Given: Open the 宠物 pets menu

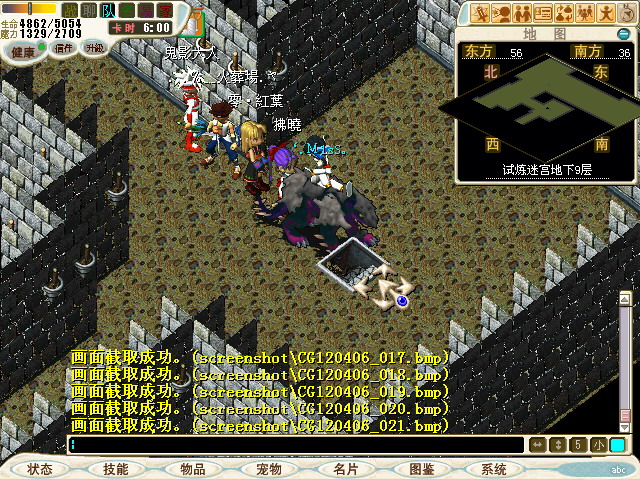Looking at the screenshot, I should pyautogui.click(x=268, y=468).
